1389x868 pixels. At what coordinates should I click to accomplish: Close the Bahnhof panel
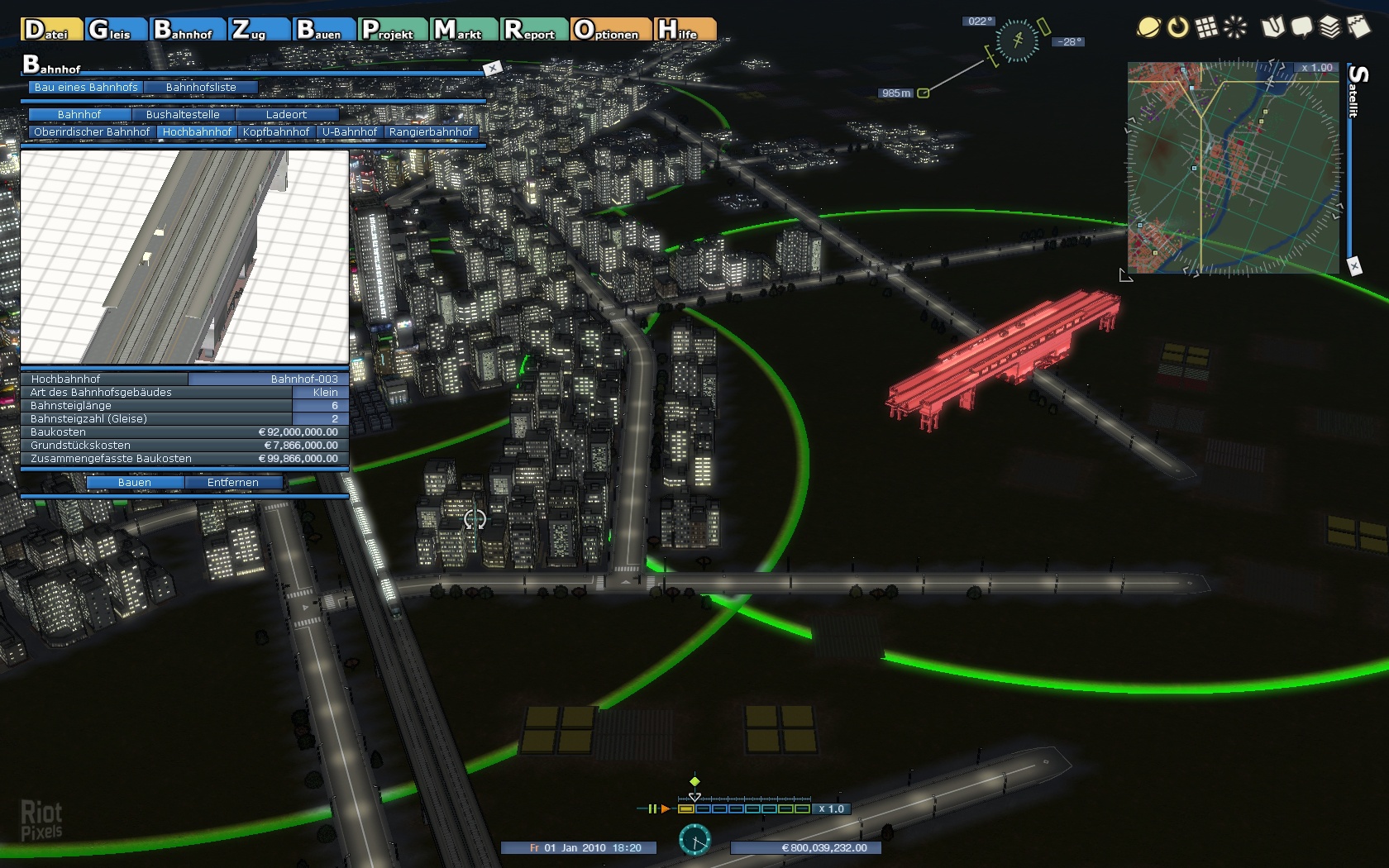493,68
